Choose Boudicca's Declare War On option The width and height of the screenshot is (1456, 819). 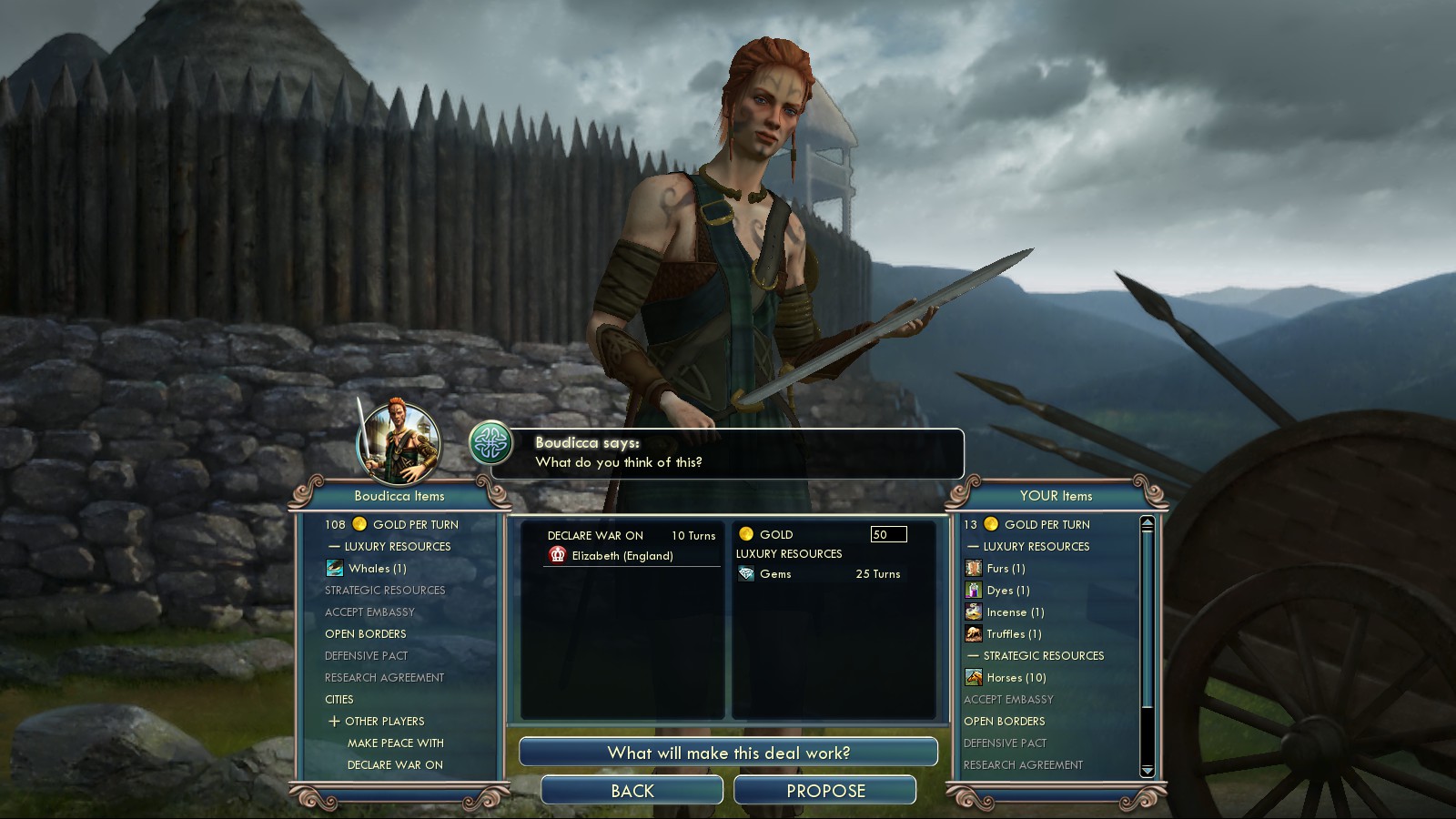[395, 764]
